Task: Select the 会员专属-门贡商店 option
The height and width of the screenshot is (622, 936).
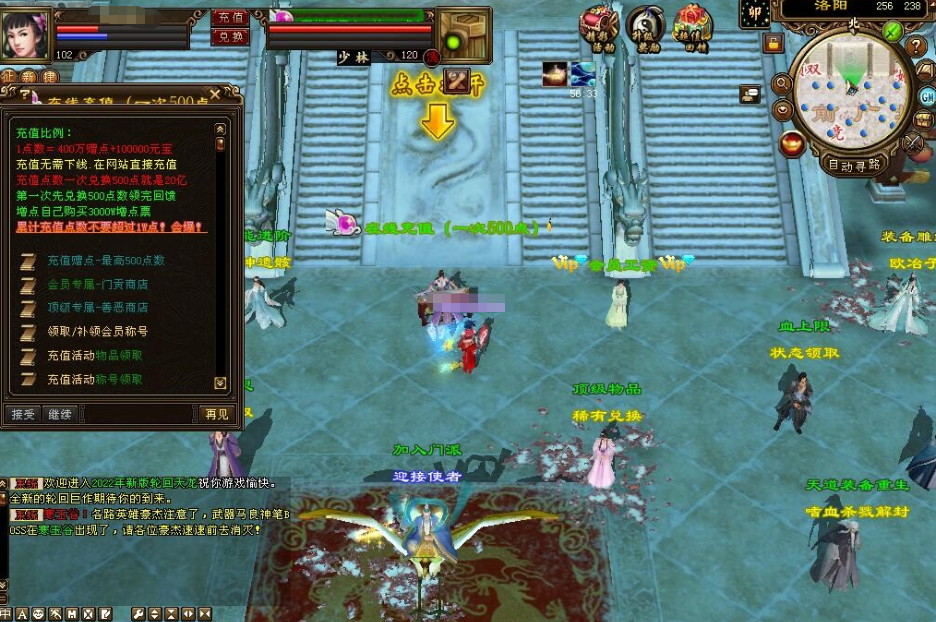Action: coord(98,283)
